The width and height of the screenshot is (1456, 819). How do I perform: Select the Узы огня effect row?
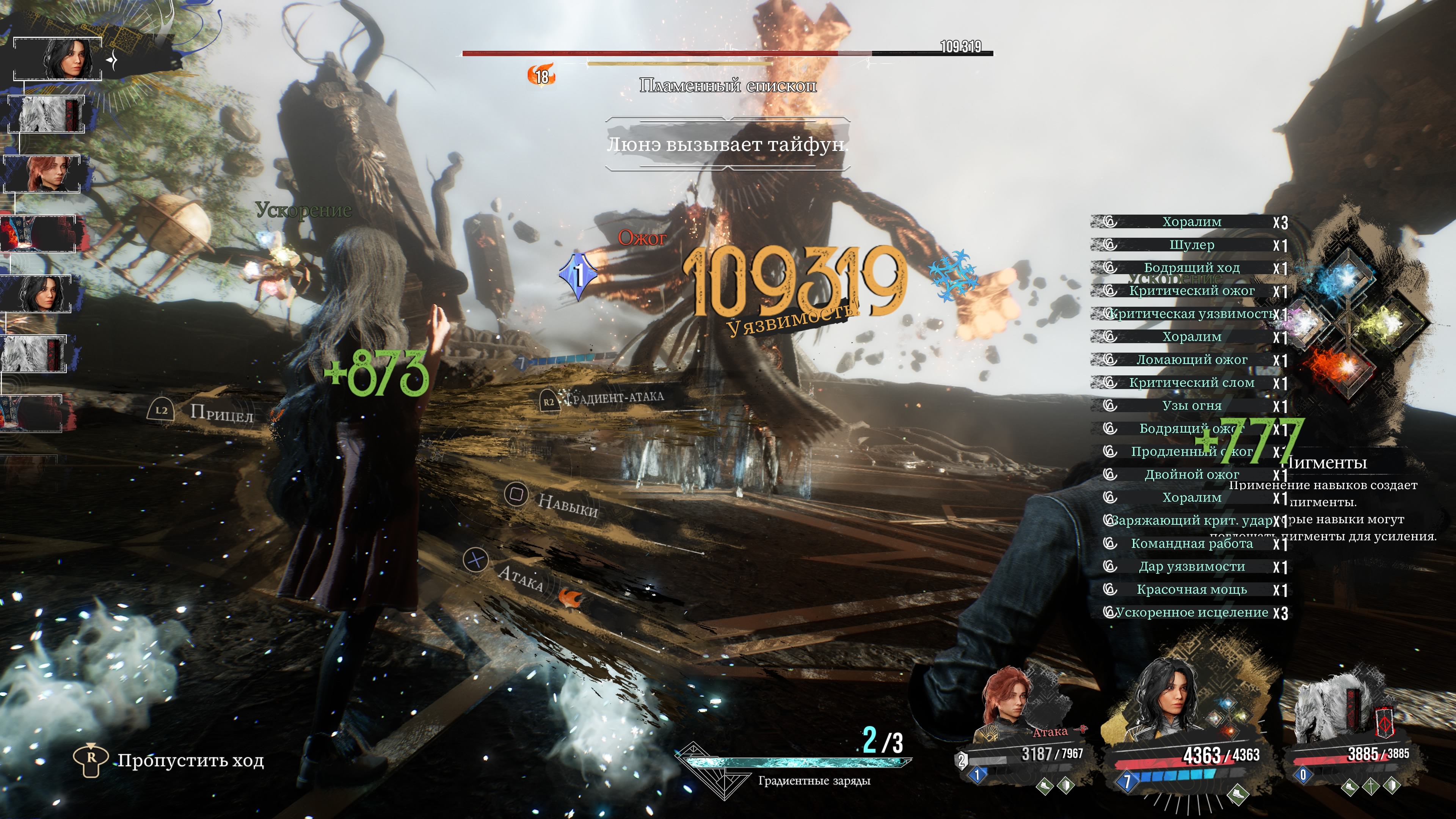(x=1191, y=406)
